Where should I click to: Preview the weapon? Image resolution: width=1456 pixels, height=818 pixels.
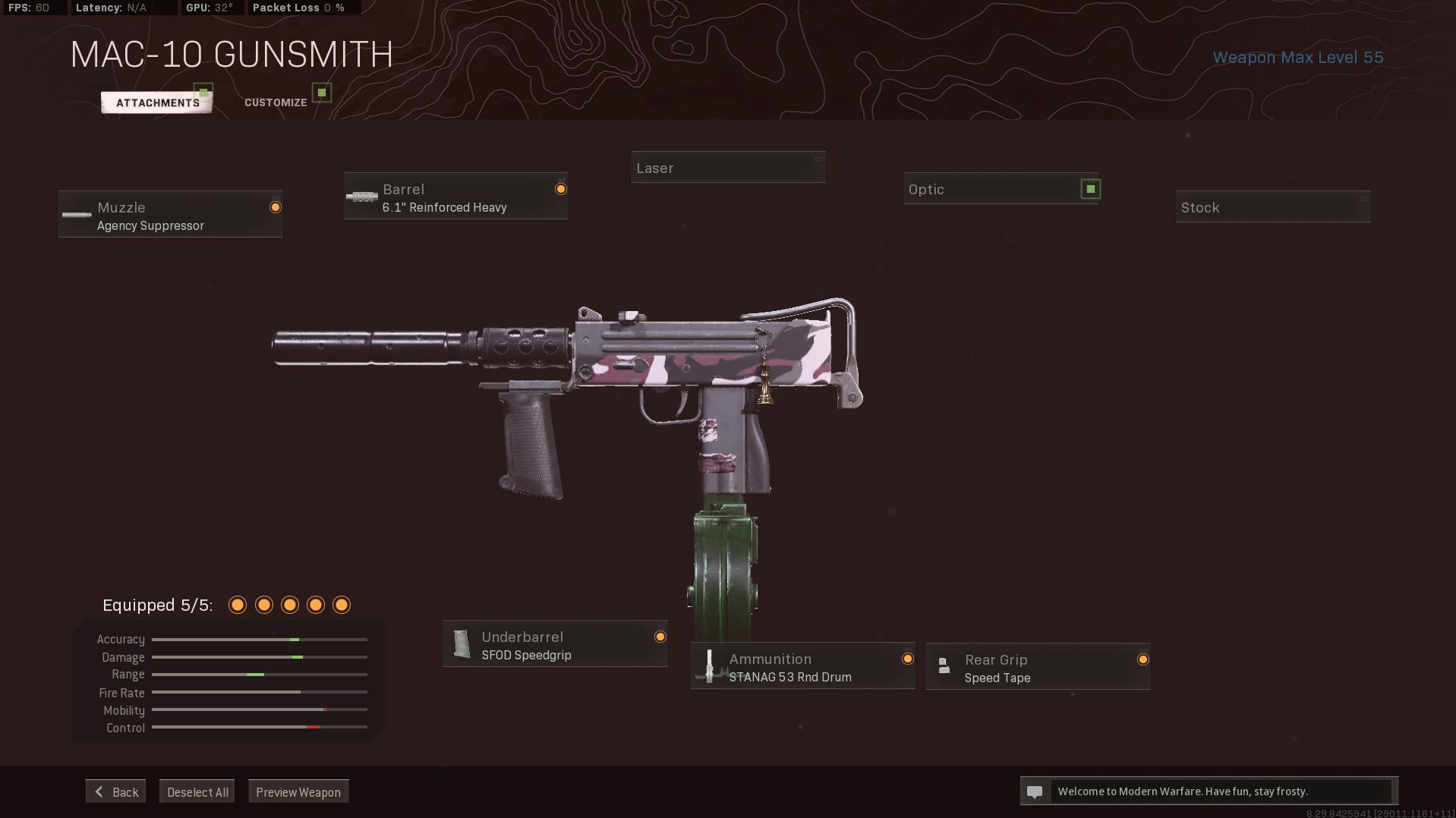(x=298, y=791)
